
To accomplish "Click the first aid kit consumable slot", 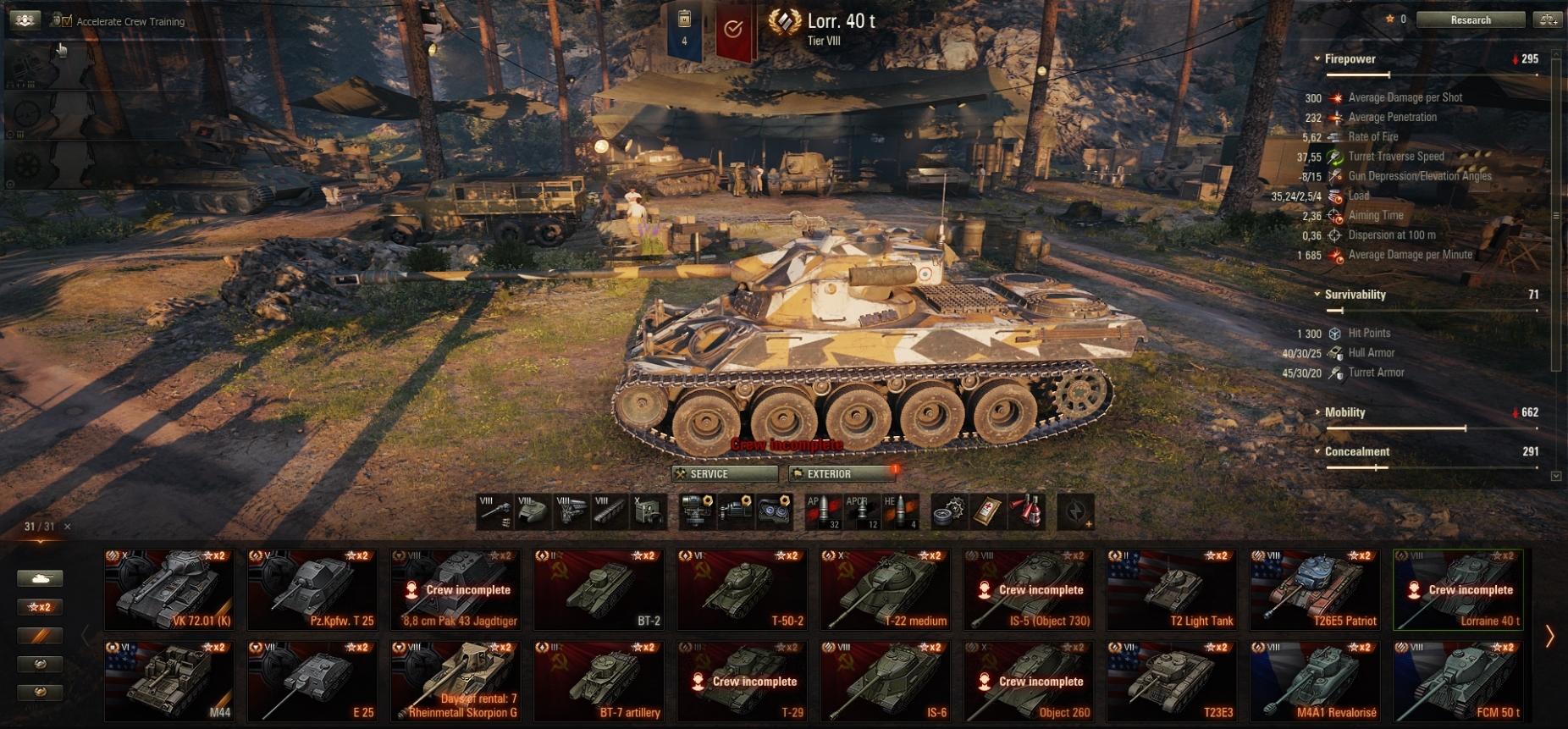I will click(x=987, y=511).
